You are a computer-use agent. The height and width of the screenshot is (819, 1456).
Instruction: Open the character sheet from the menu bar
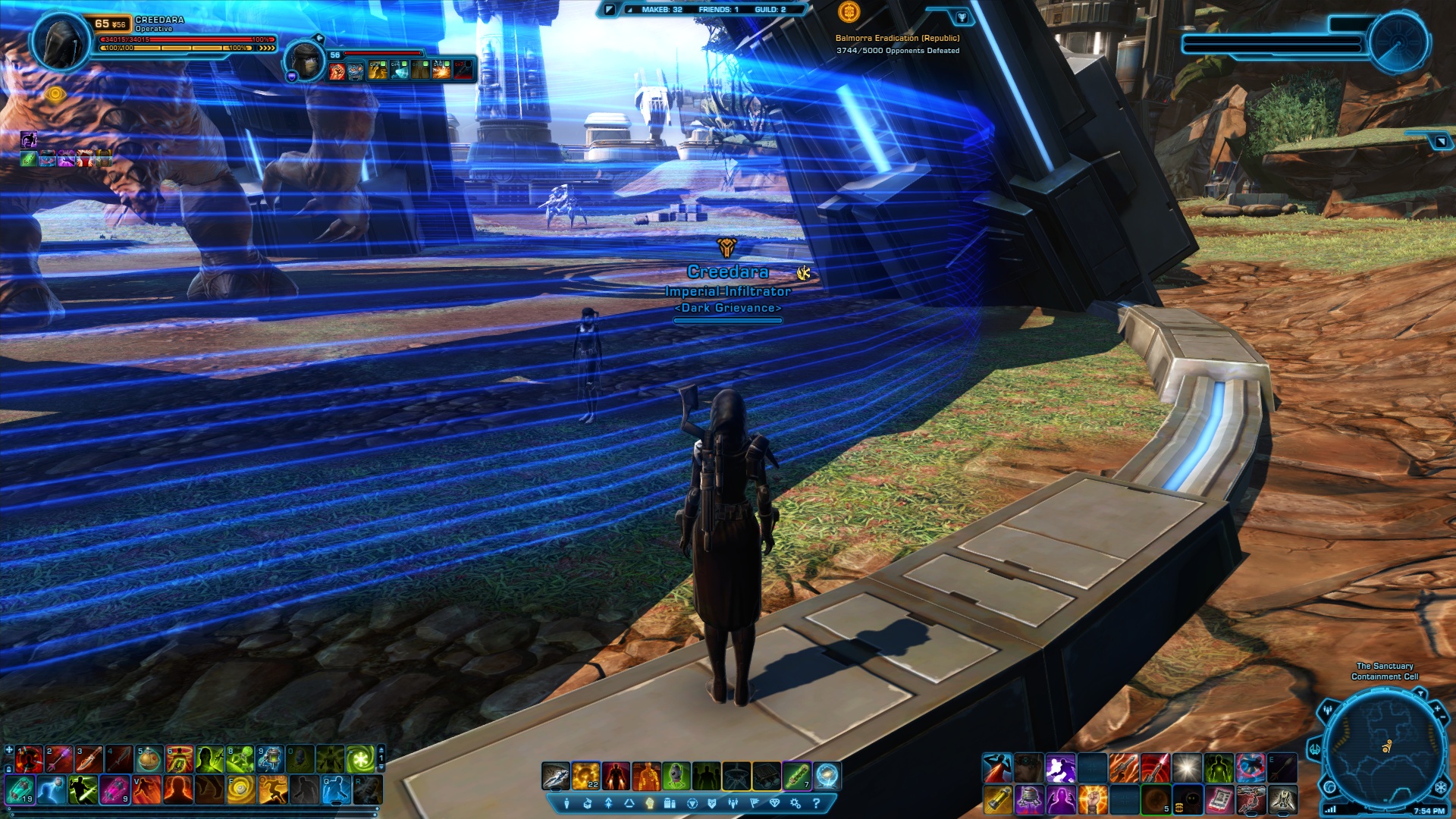(566, 803)
